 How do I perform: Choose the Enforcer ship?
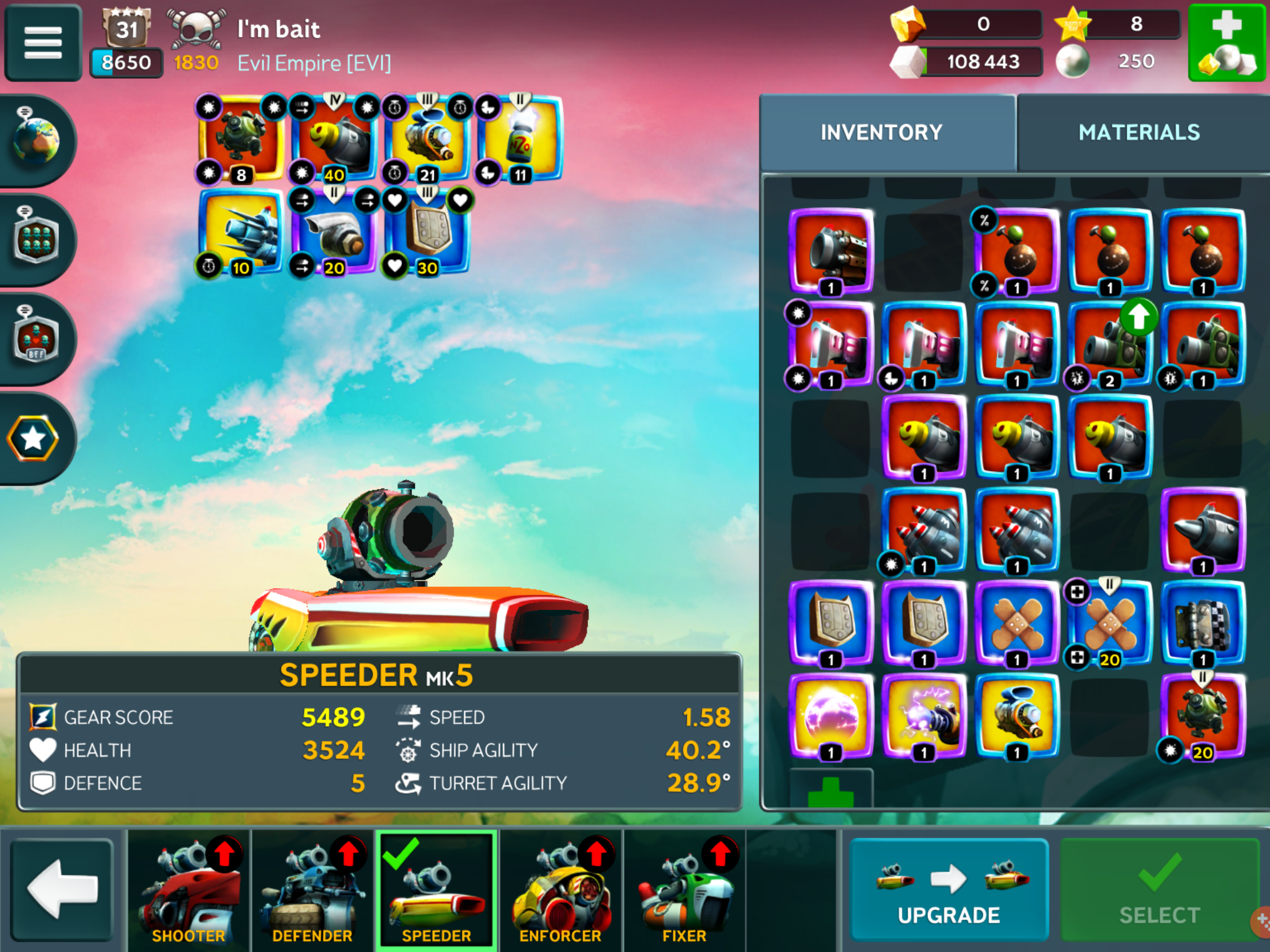click(x=561, y=890)
